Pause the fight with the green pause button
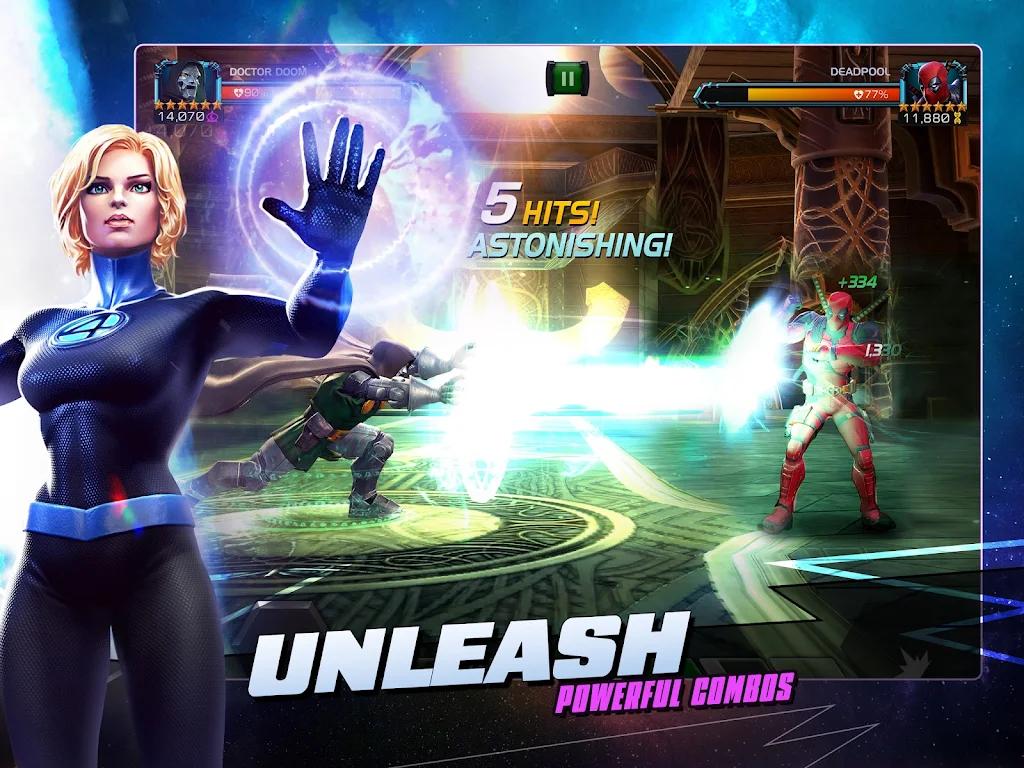This screenshot has height=768, width=1024. coord(567,78)
